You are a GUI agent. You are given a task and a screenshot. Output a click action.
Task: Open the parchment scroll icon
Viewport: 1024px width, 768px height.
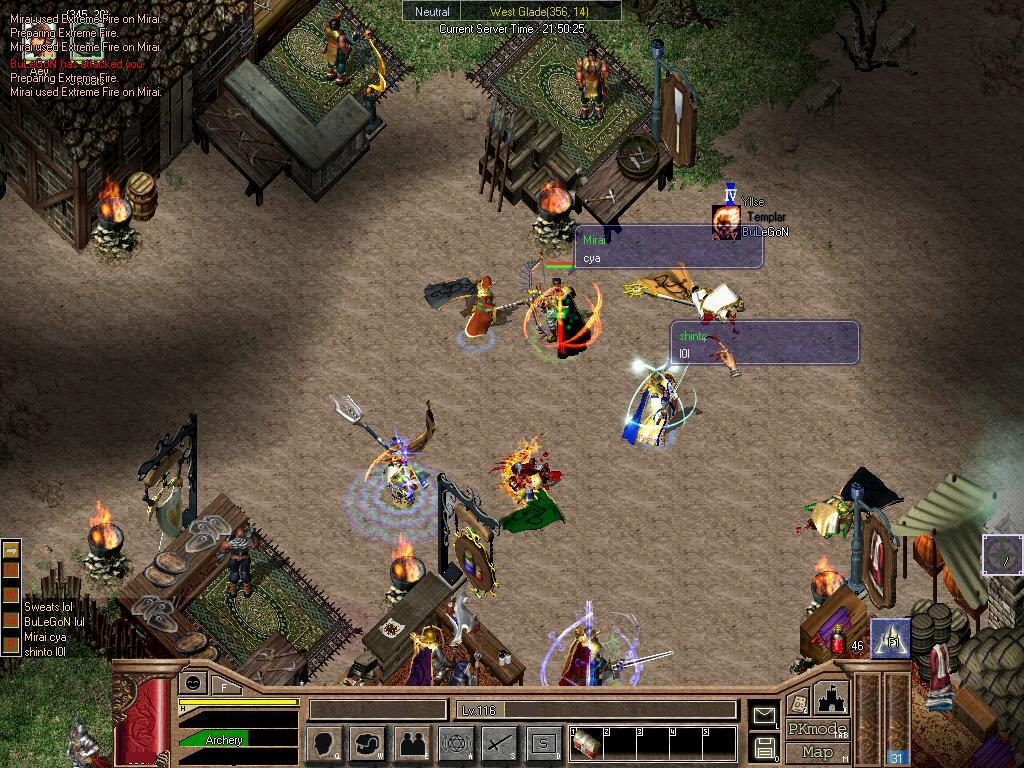798,701
